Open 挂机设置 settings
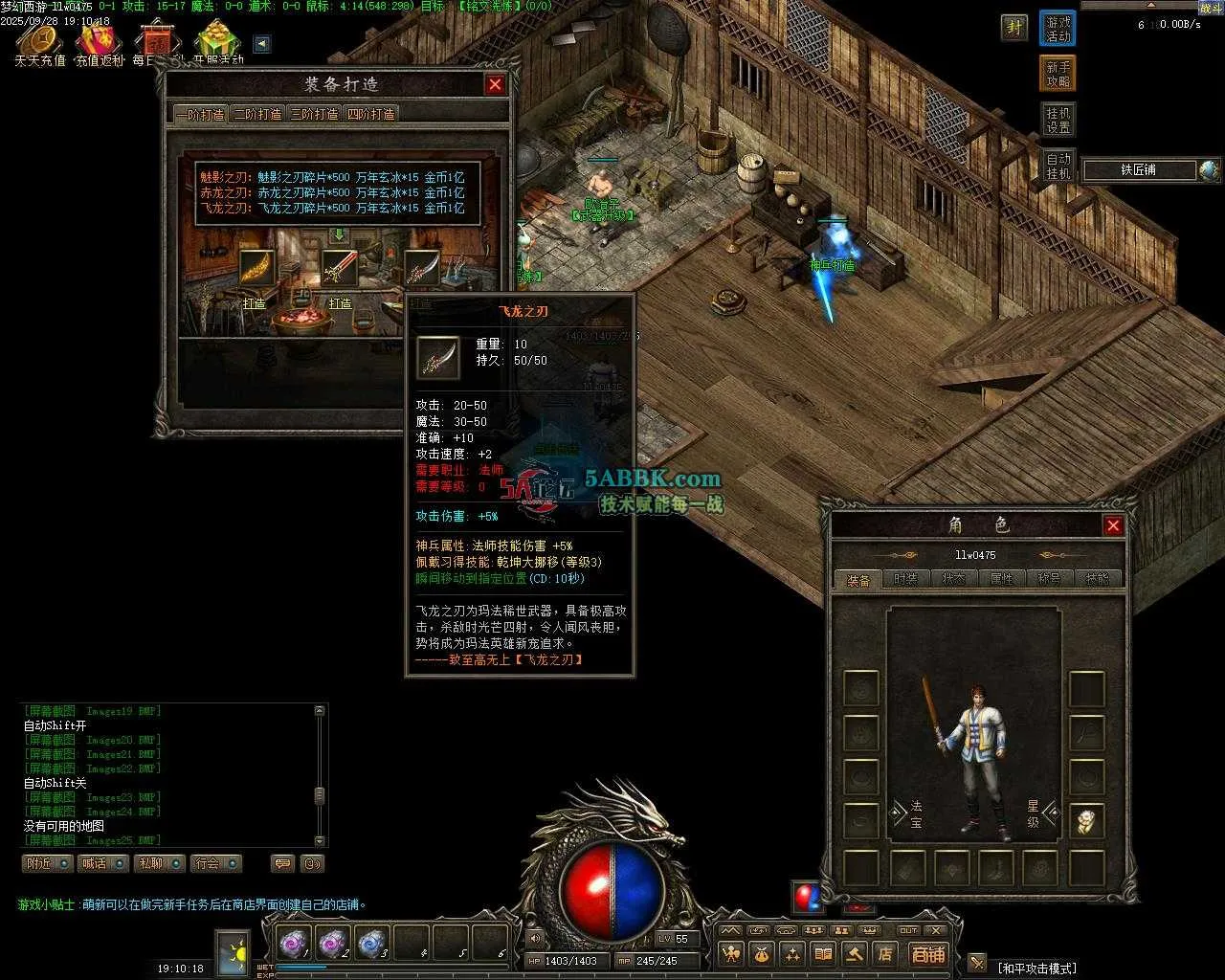 1058,120
